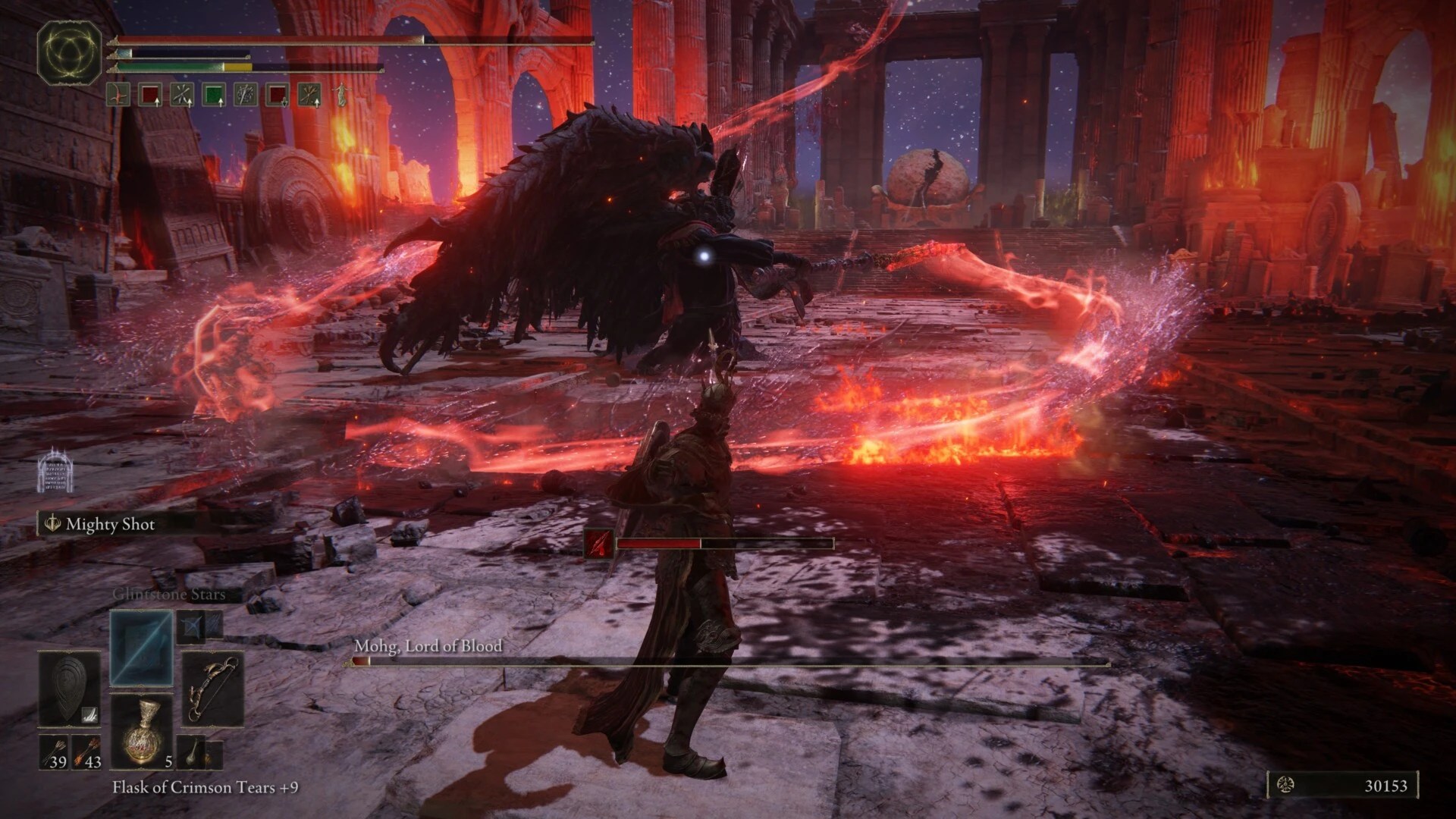Choose the fire arrow slot showing 43
This screenshot has width=1456, height=819.
(x=86, y=753)
